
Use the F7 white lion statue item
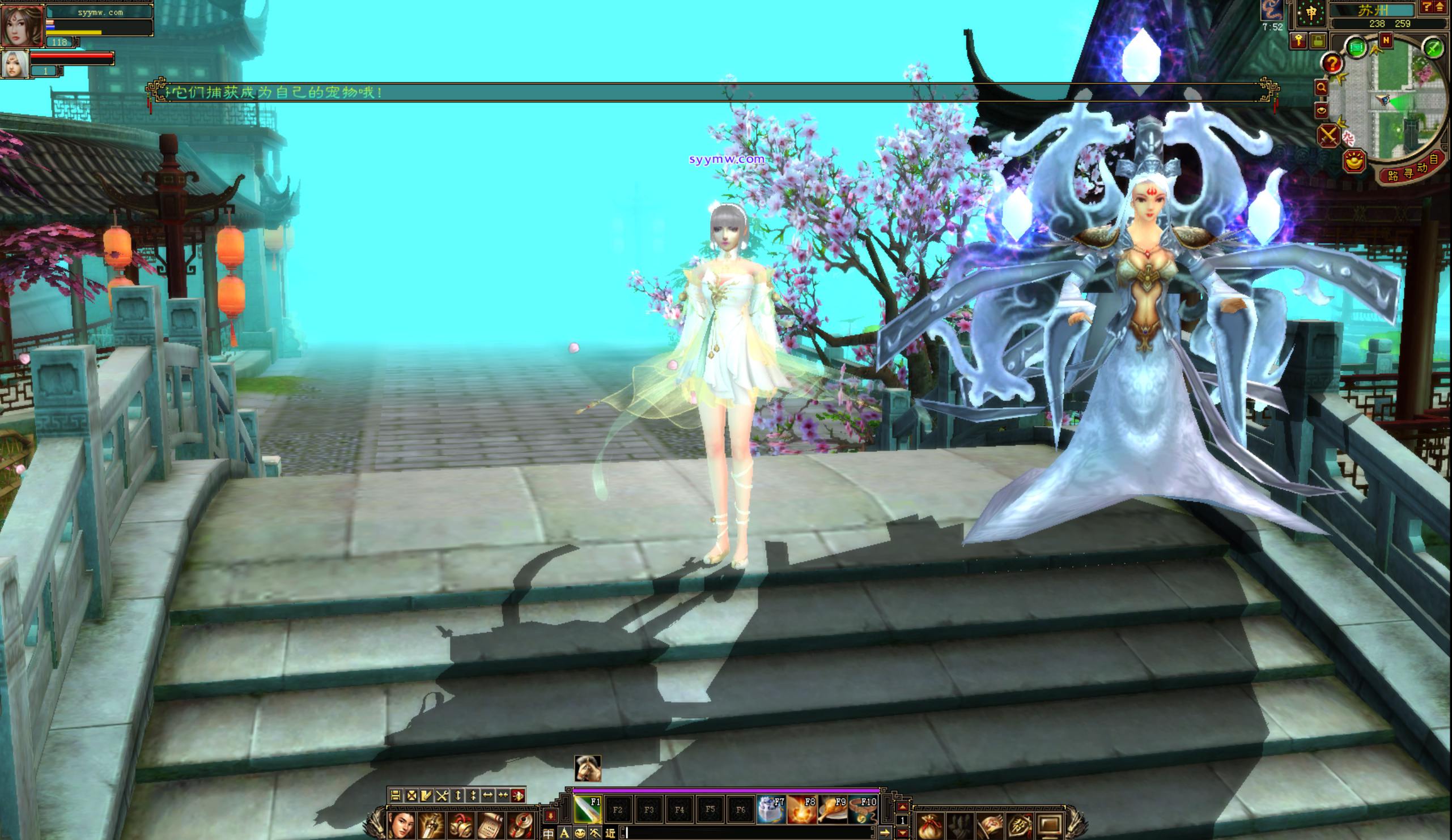tap(770, 810)
